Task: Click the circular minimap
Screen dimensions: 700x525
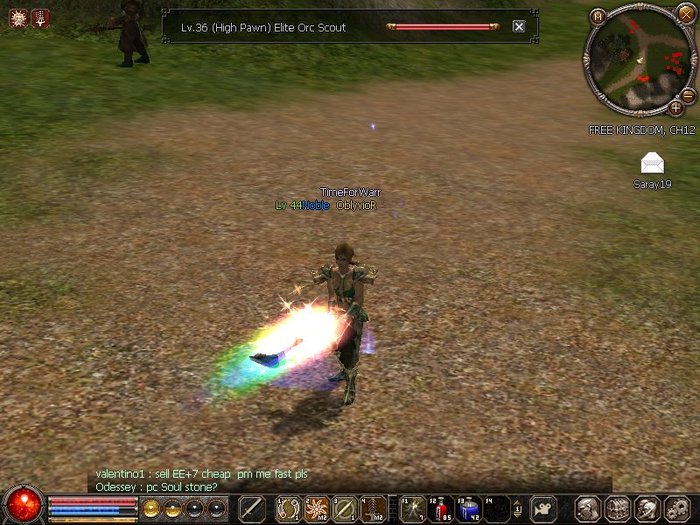Action: pyautogui.click(x=638, y=61)
